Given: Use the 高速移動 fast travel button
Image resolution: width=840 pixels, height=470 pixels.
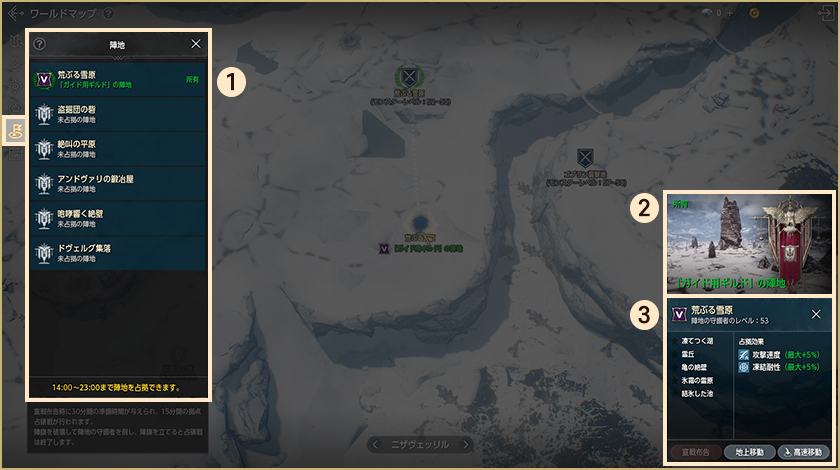Looking at the screenshot, I should (803, 452).
